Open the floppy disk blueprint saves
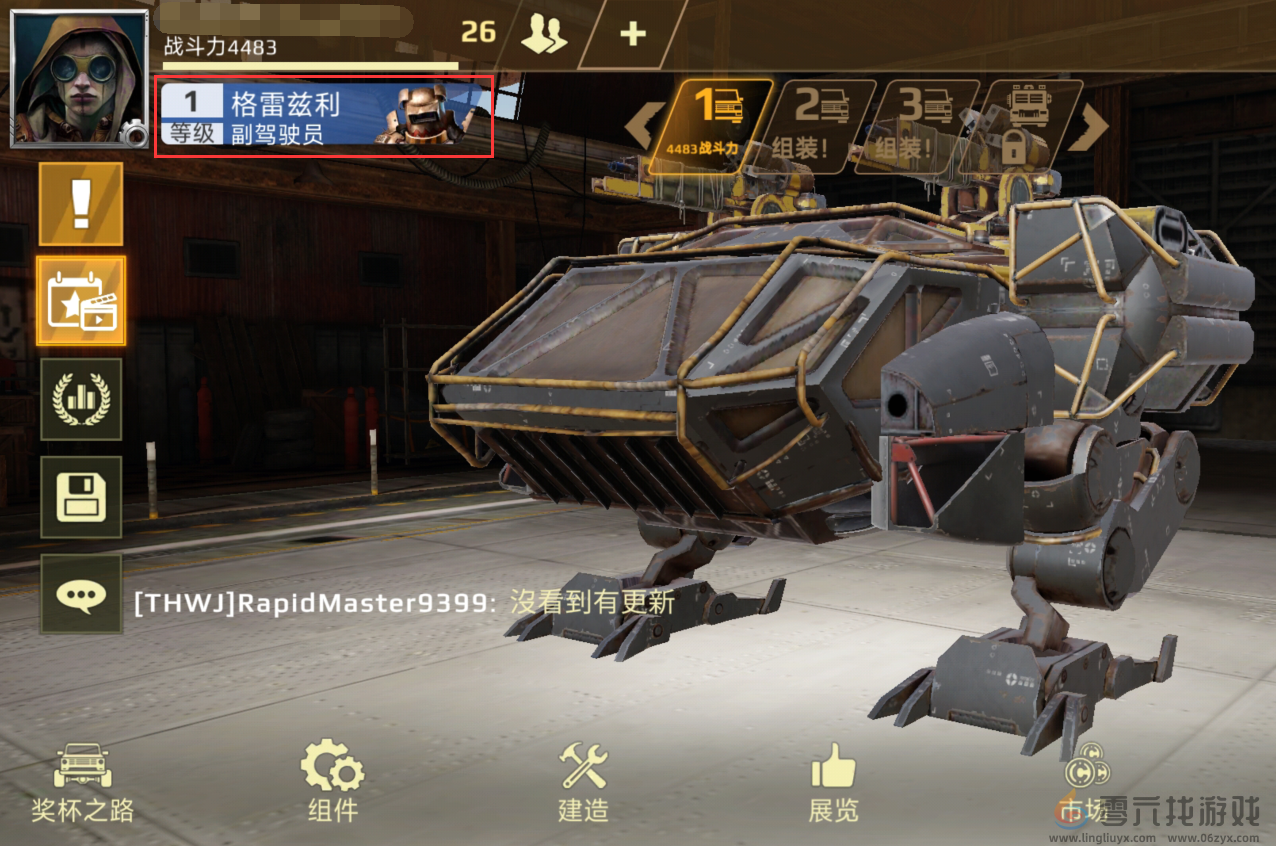This screenshot has width=1276, height=846. [81, 497]
